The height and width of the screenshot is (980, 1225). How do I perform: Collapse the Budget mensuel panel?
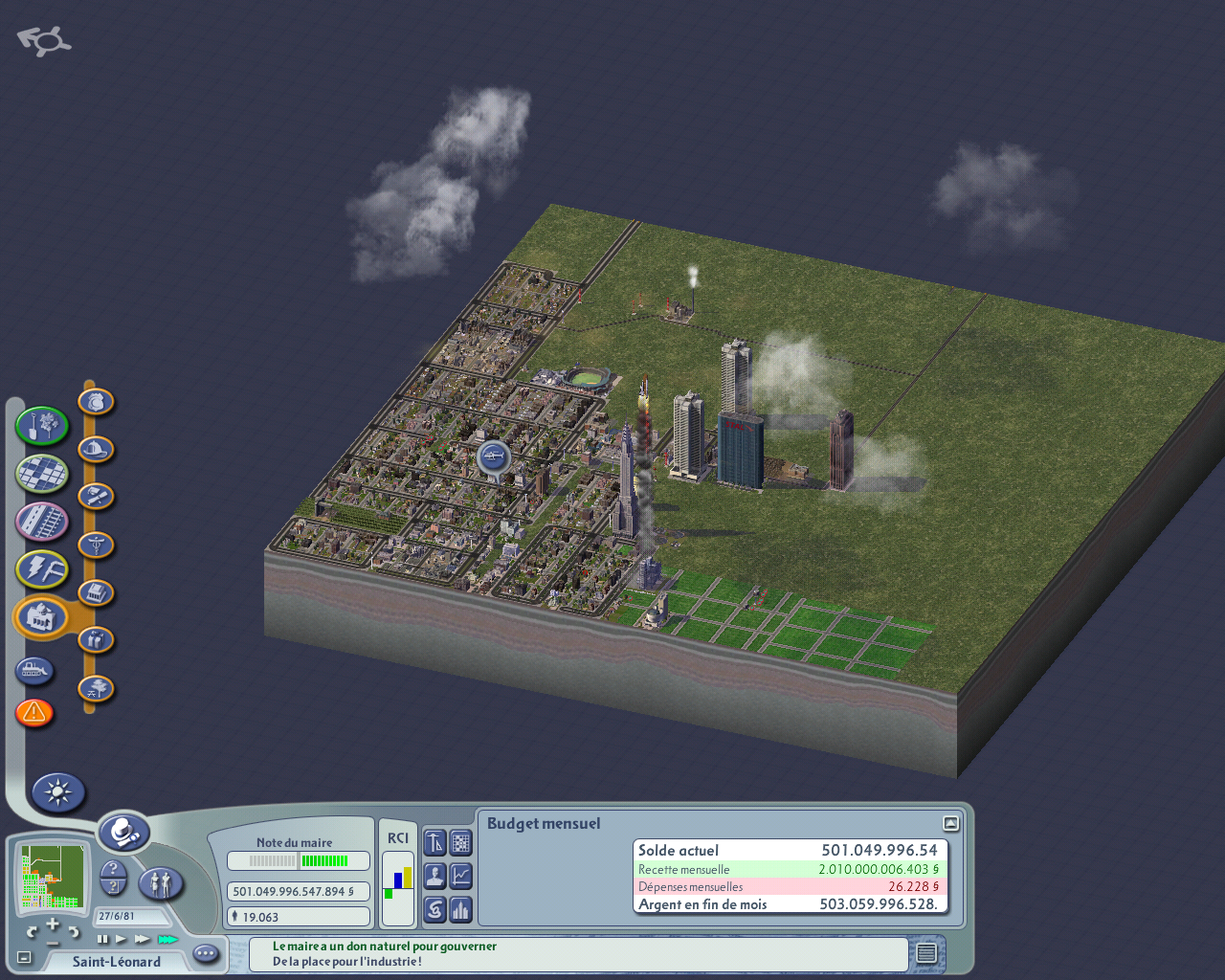click(x=950, y=823)
